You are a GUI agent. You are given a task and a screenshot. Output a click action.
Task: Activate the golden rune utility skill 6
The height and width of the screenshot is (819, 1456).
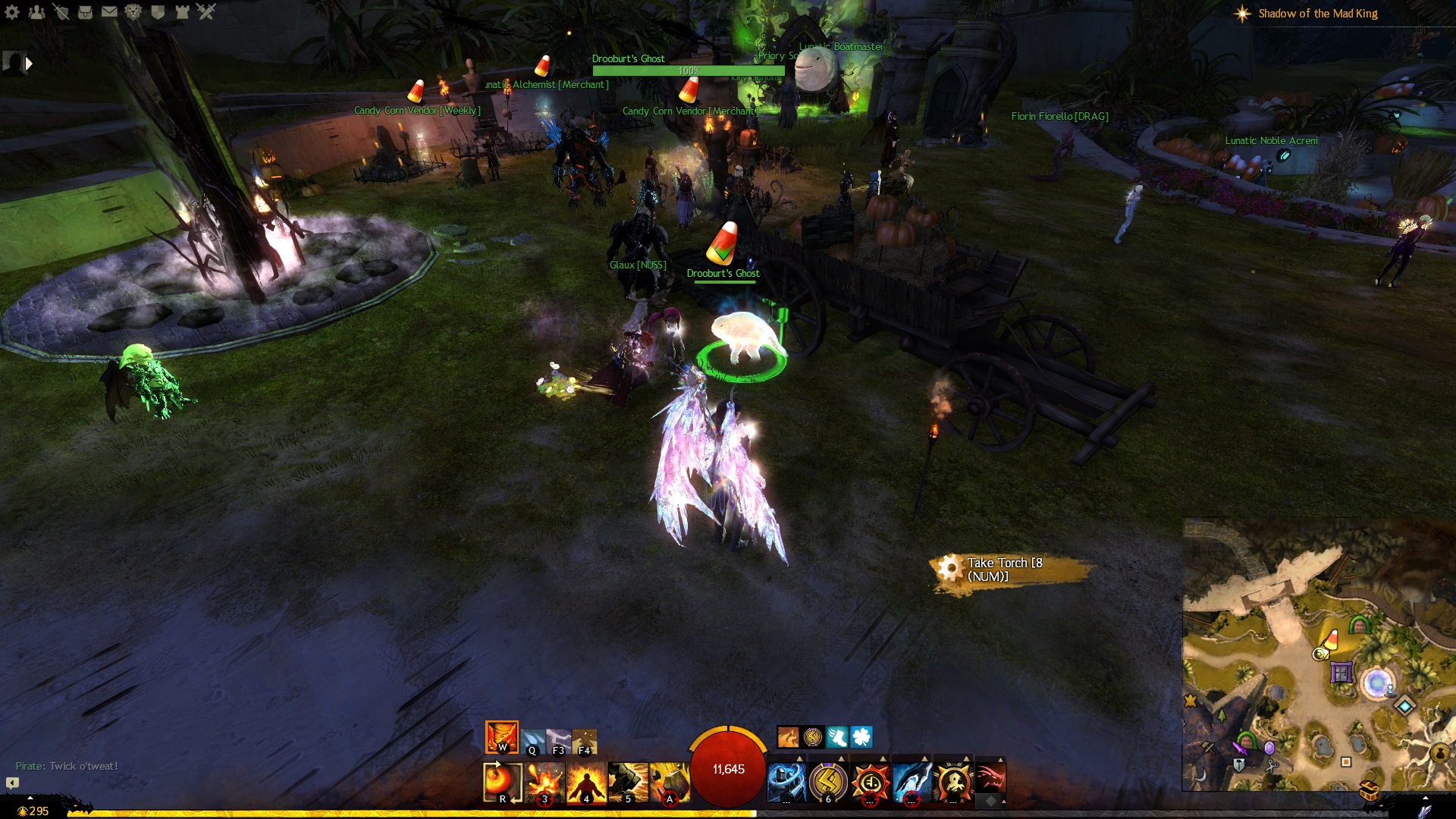click(x=828, y=781)
